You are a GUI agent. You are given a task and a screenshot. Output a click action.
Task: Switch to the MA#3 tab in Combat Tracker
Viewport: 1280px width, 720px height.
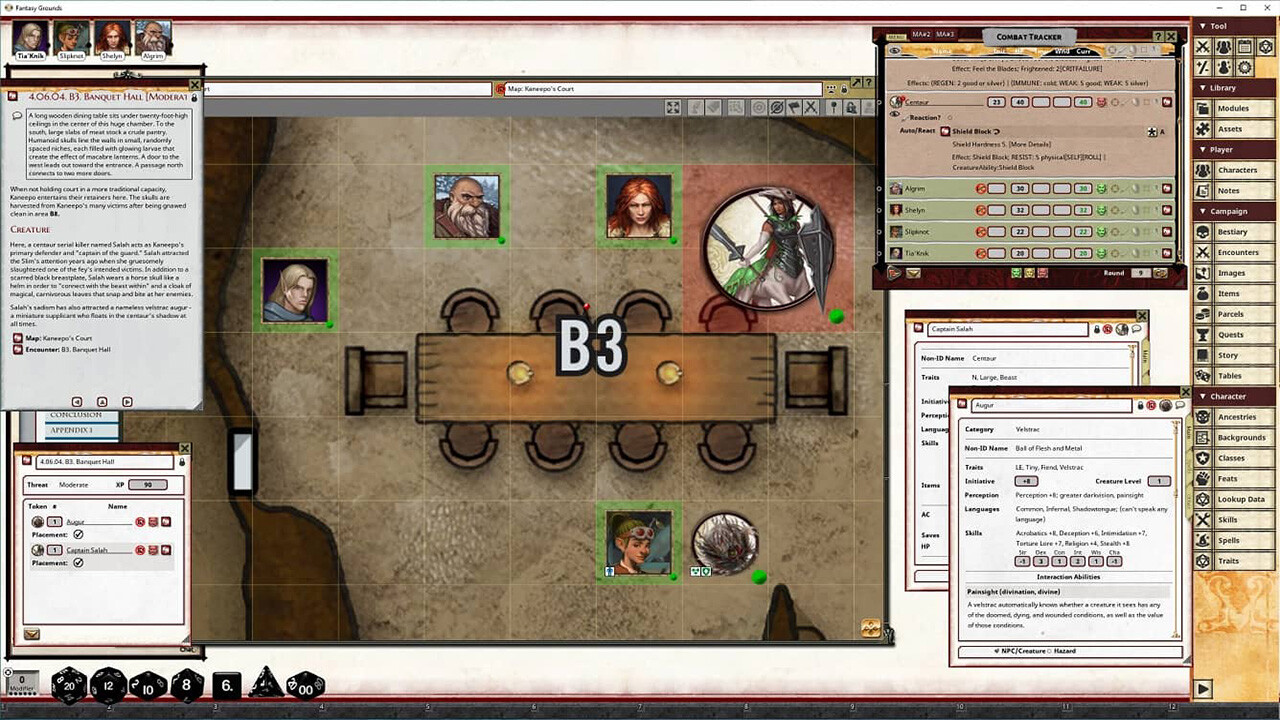[944, 33]
